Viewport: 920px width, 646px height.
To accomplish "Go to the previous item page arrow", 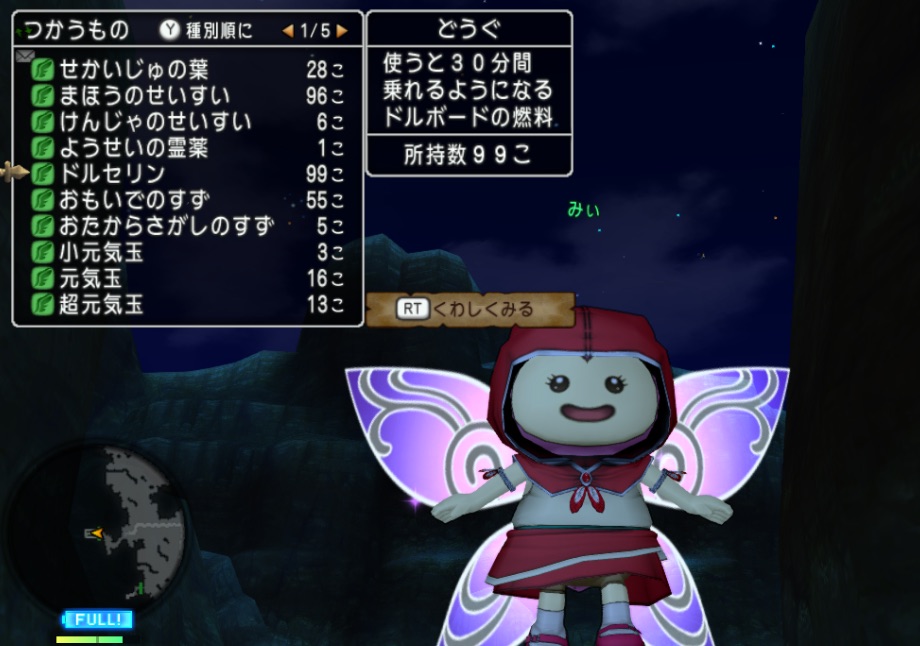I will click(287, 31).
